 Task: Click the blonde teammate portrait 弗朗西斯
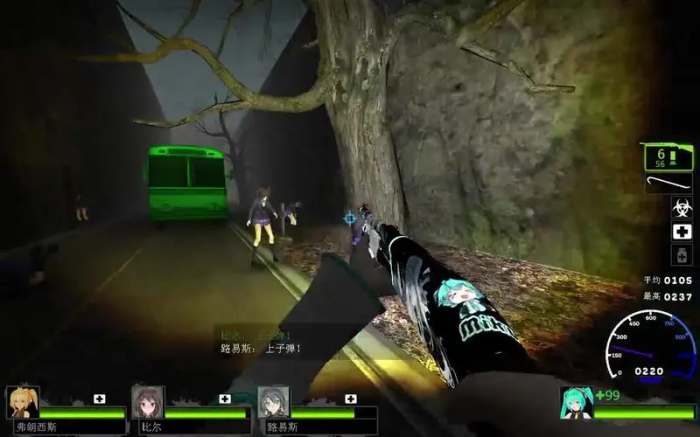pos(22,402)
